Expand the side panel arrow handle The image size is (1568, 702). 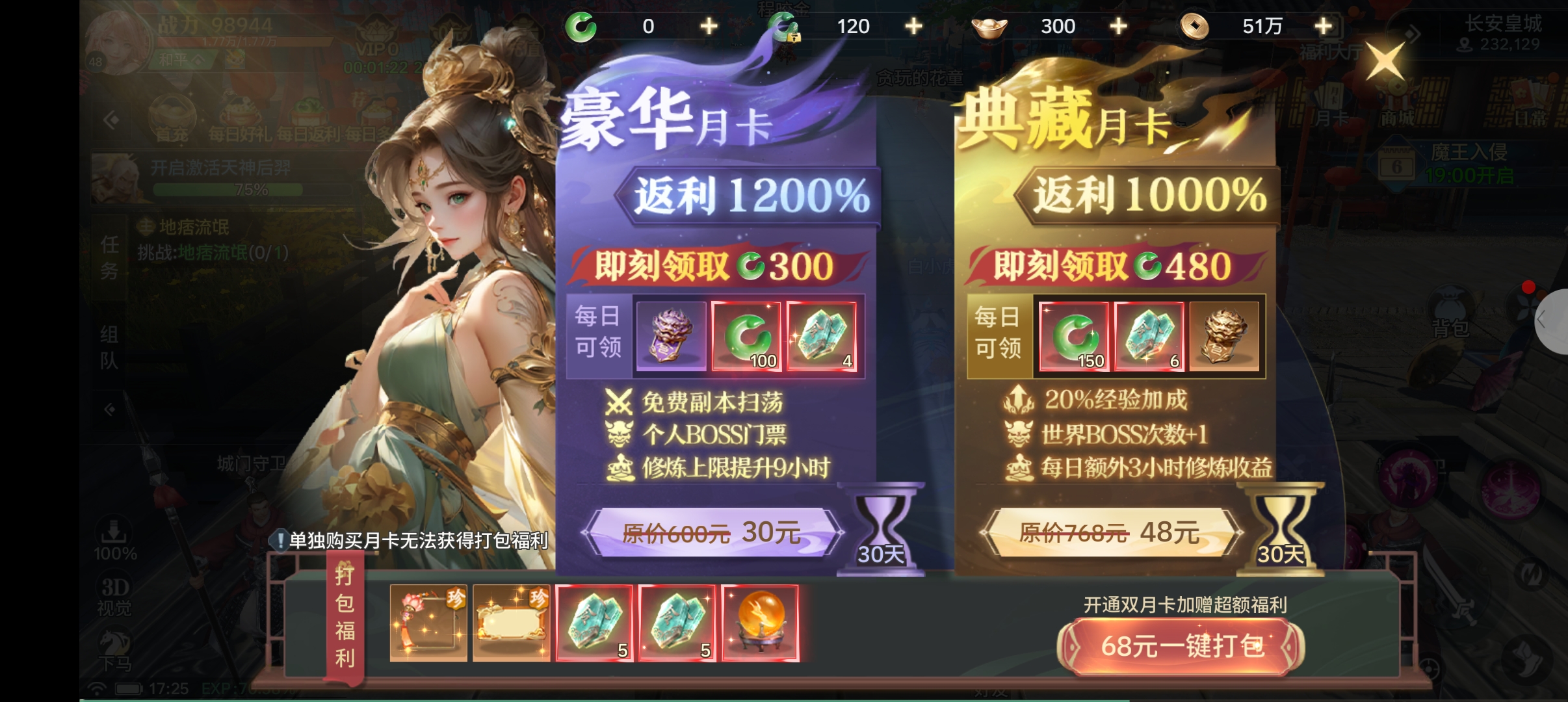(x=1549, y=321)
